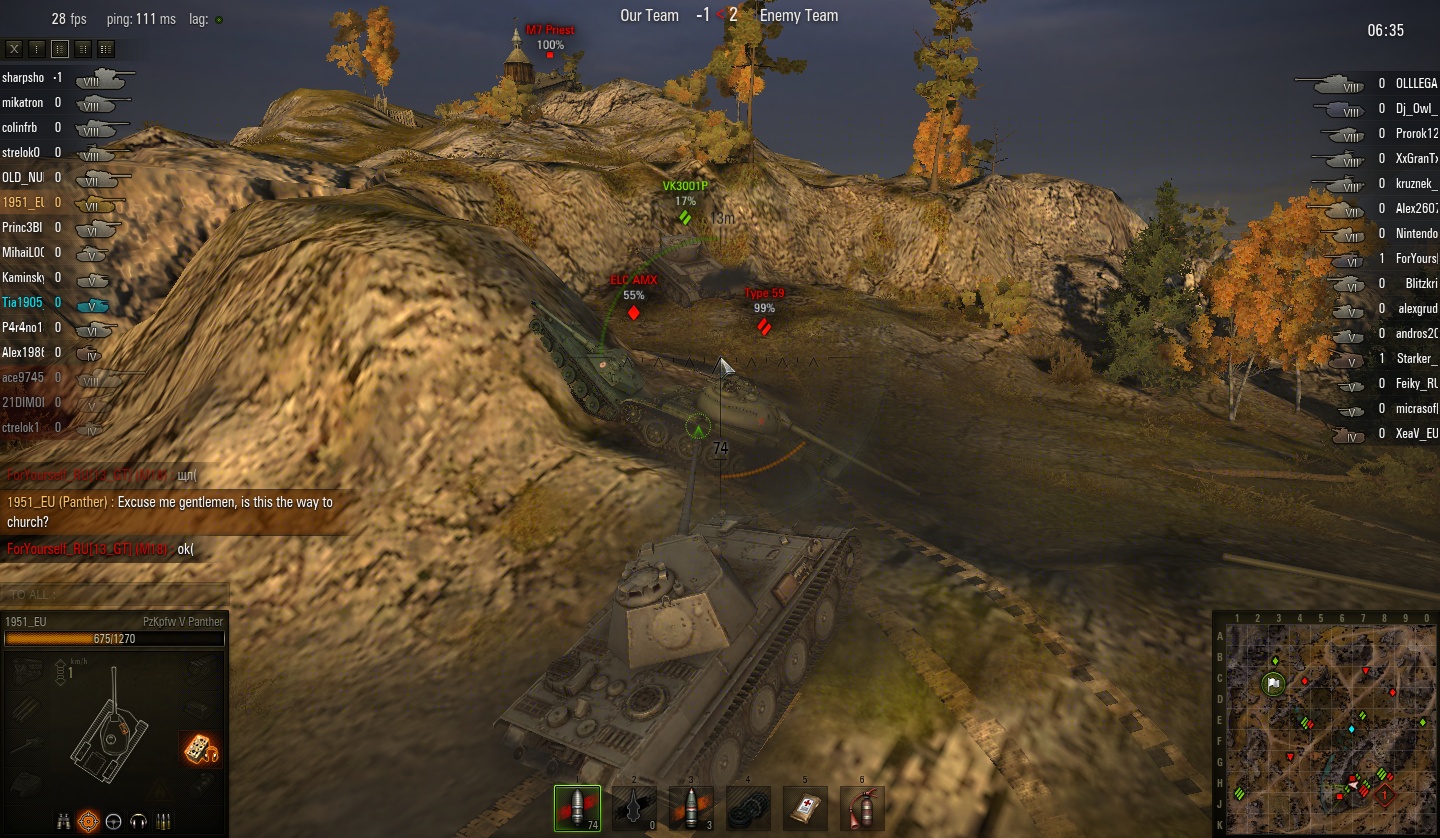
Task: Hide the team panel with the X button
Action: click(x=14, y=49)
